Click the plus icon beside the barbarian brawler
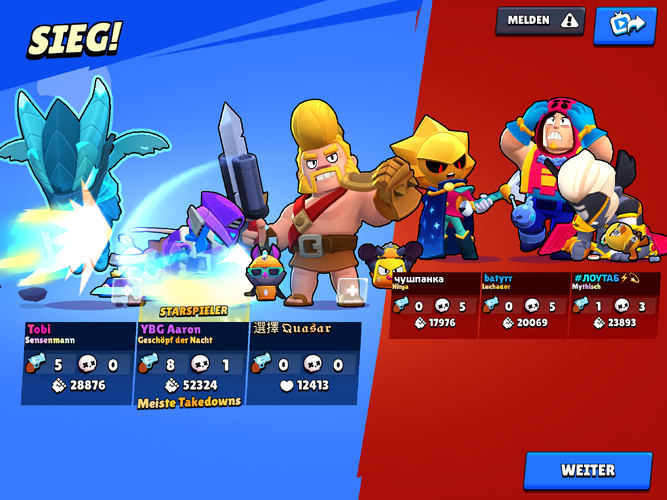667x500 pixels. (349, 291)
